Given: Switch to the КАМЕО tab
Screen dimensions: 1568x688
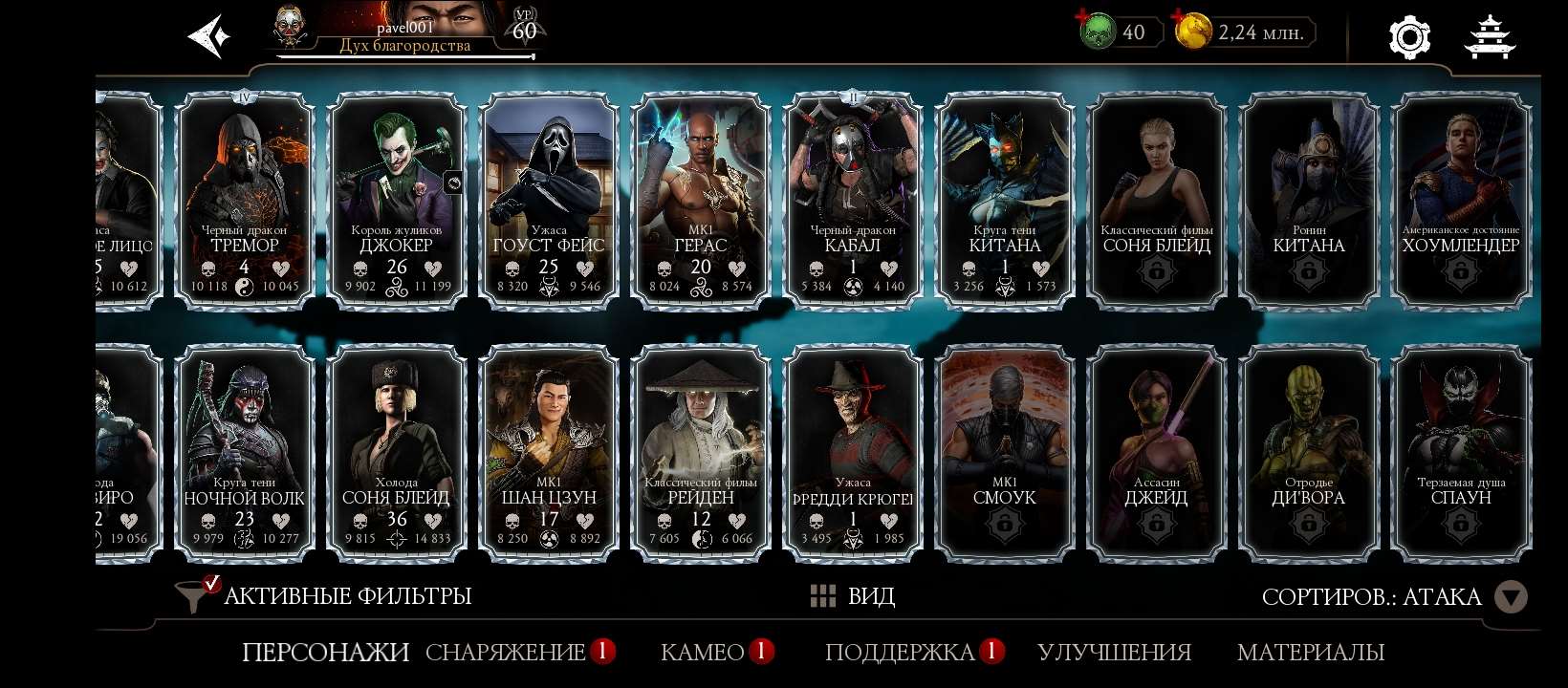Looking at the screenshot, I should tap(697, 654).
